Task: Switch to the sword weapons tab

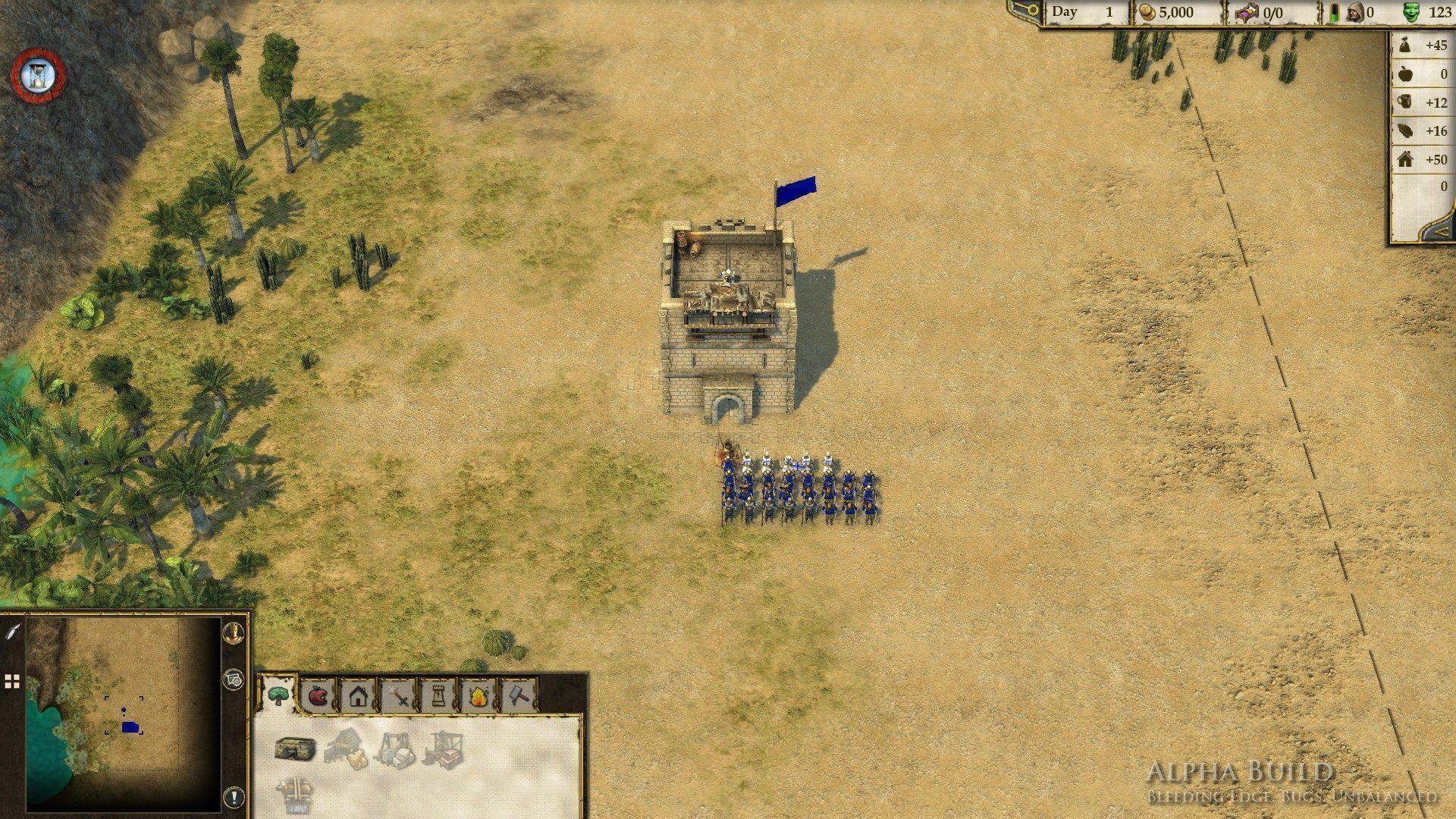Action: 398,695
